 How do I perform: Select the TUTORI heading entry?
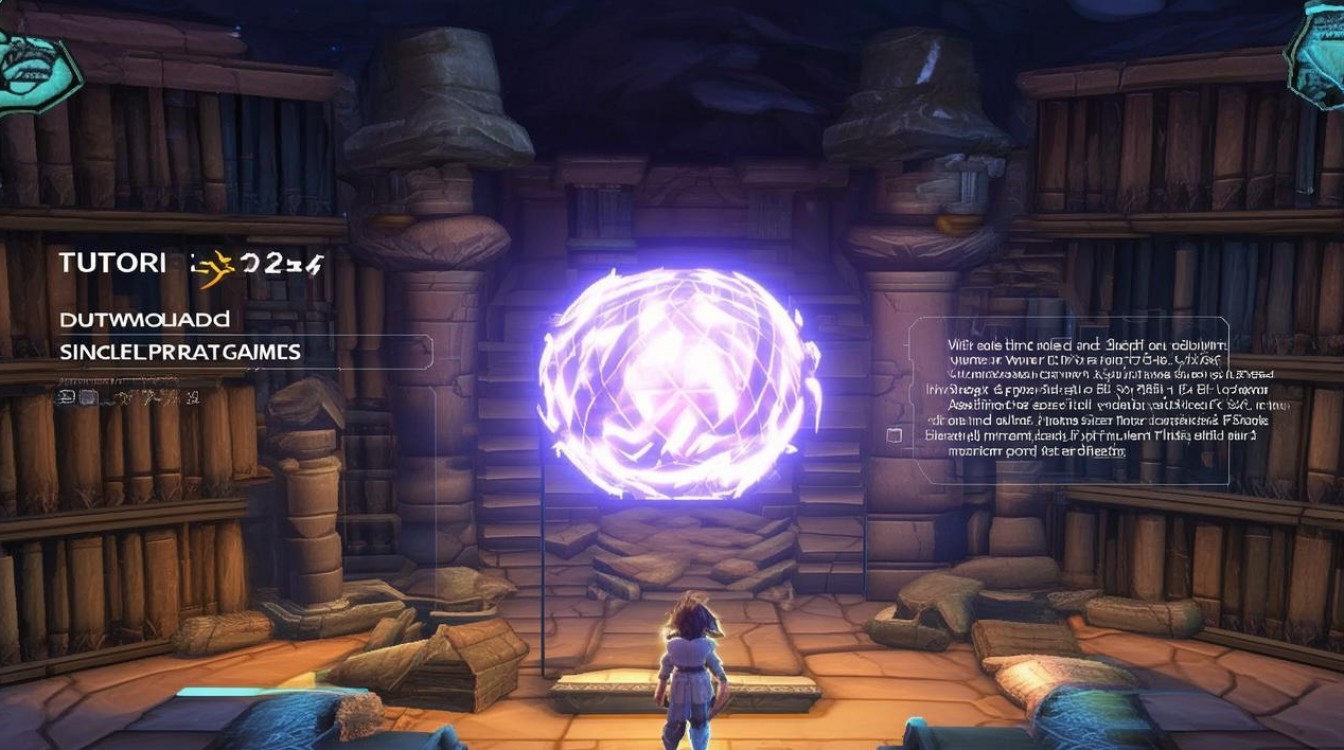coord(112,263)
